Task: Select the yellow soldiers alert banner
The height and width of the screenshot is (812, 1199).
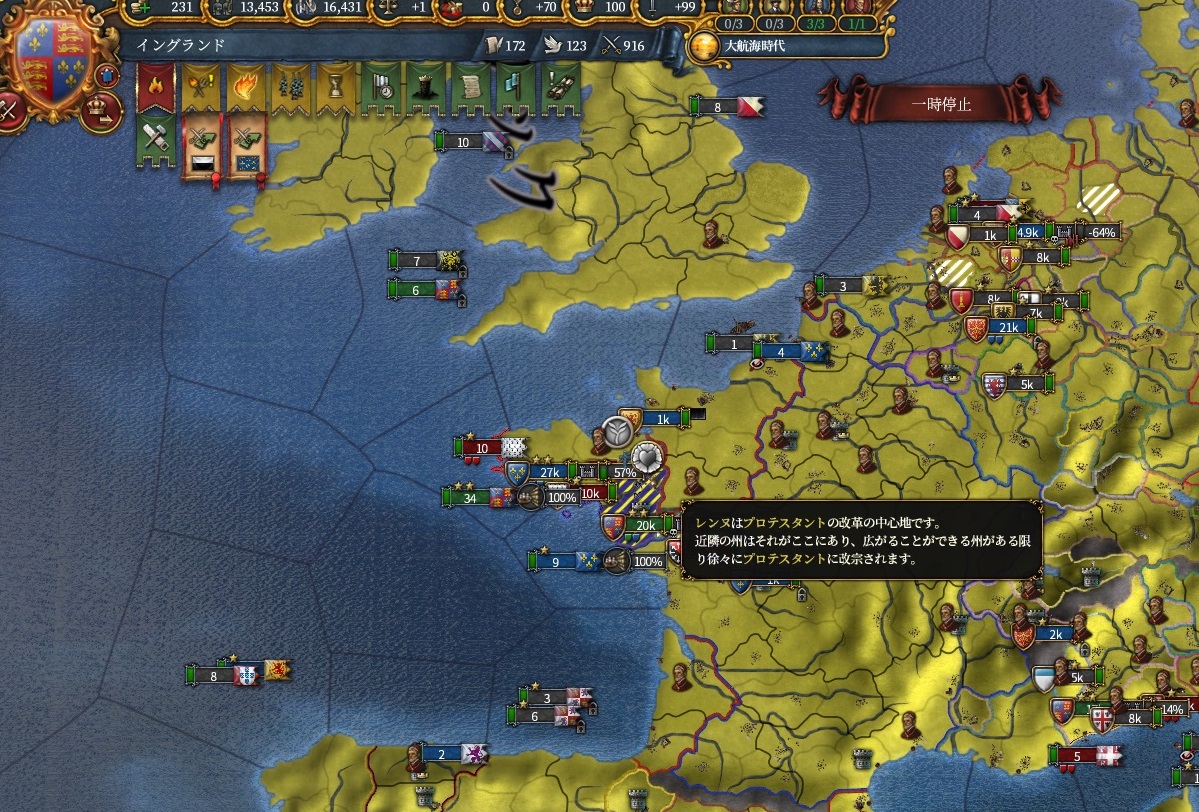Action: pos(289,87)
